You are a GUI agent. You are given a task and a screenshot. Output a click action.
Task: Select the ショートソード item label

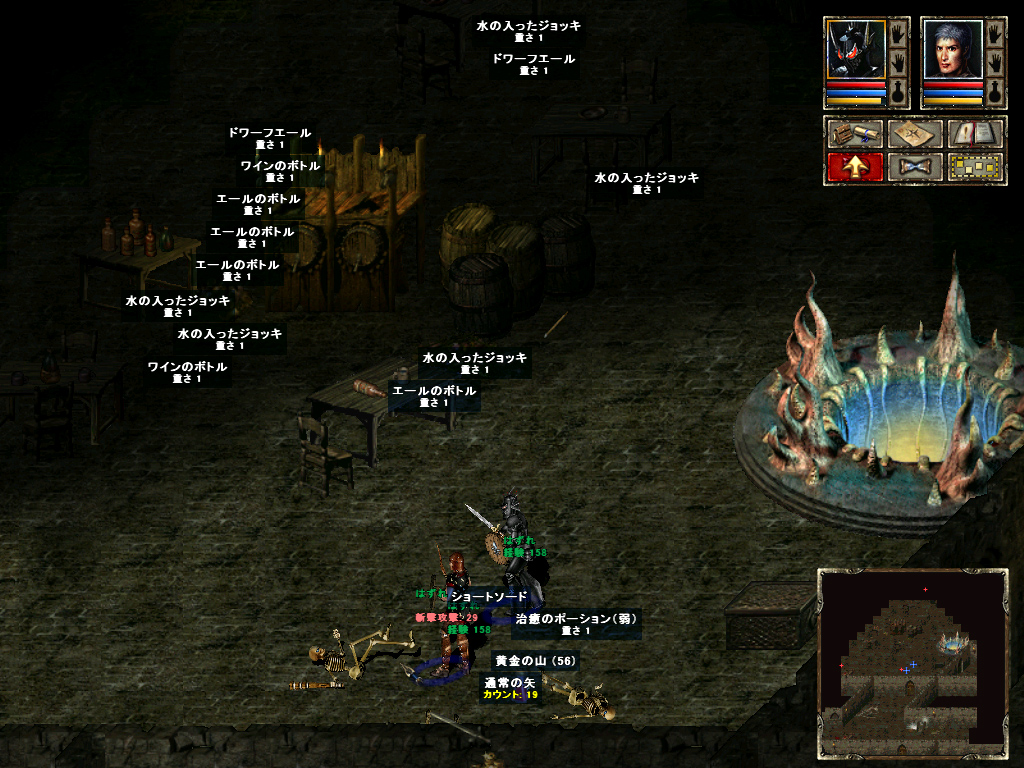(488, 596)
